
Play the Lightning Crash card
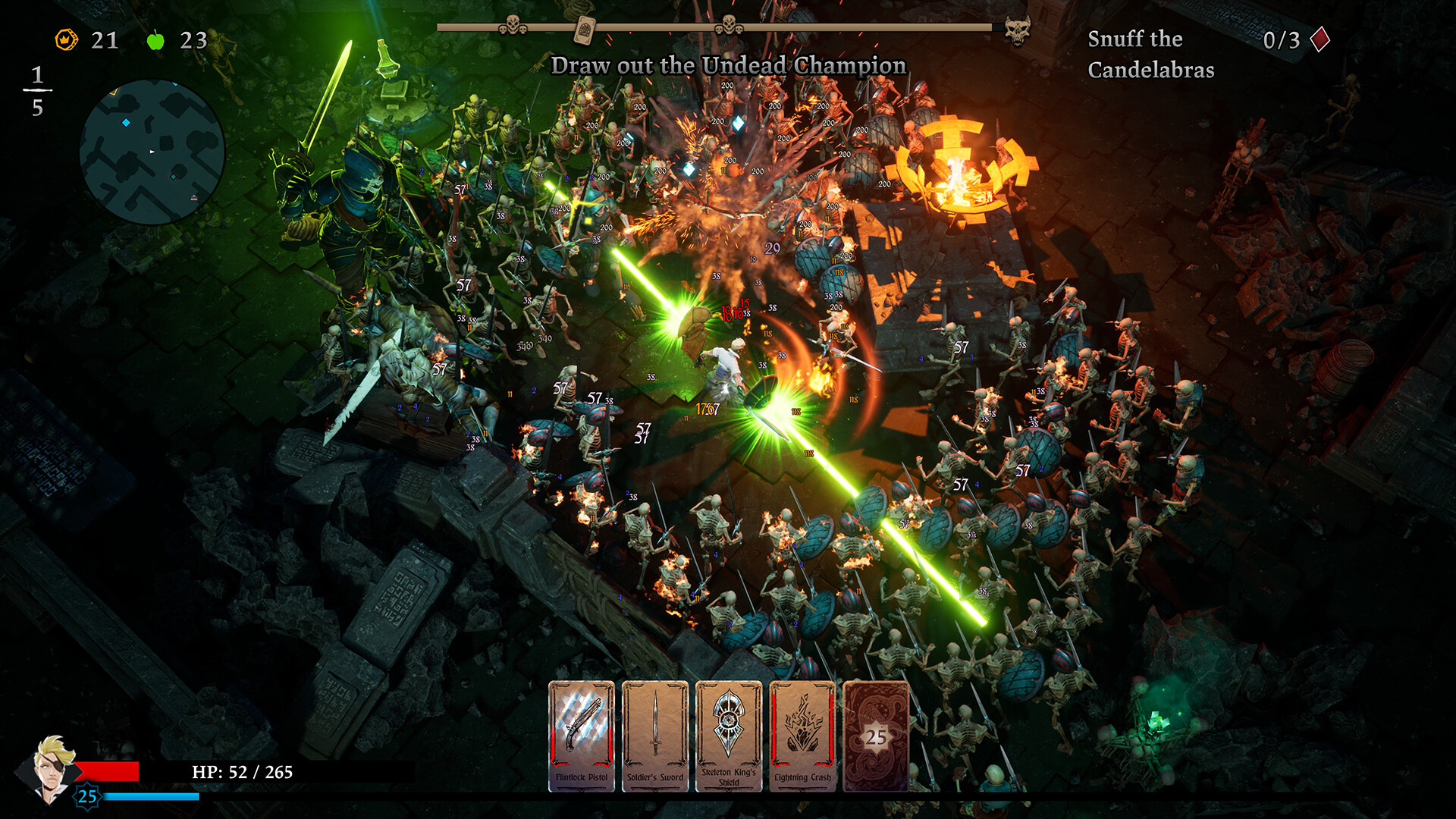[802, 736]
